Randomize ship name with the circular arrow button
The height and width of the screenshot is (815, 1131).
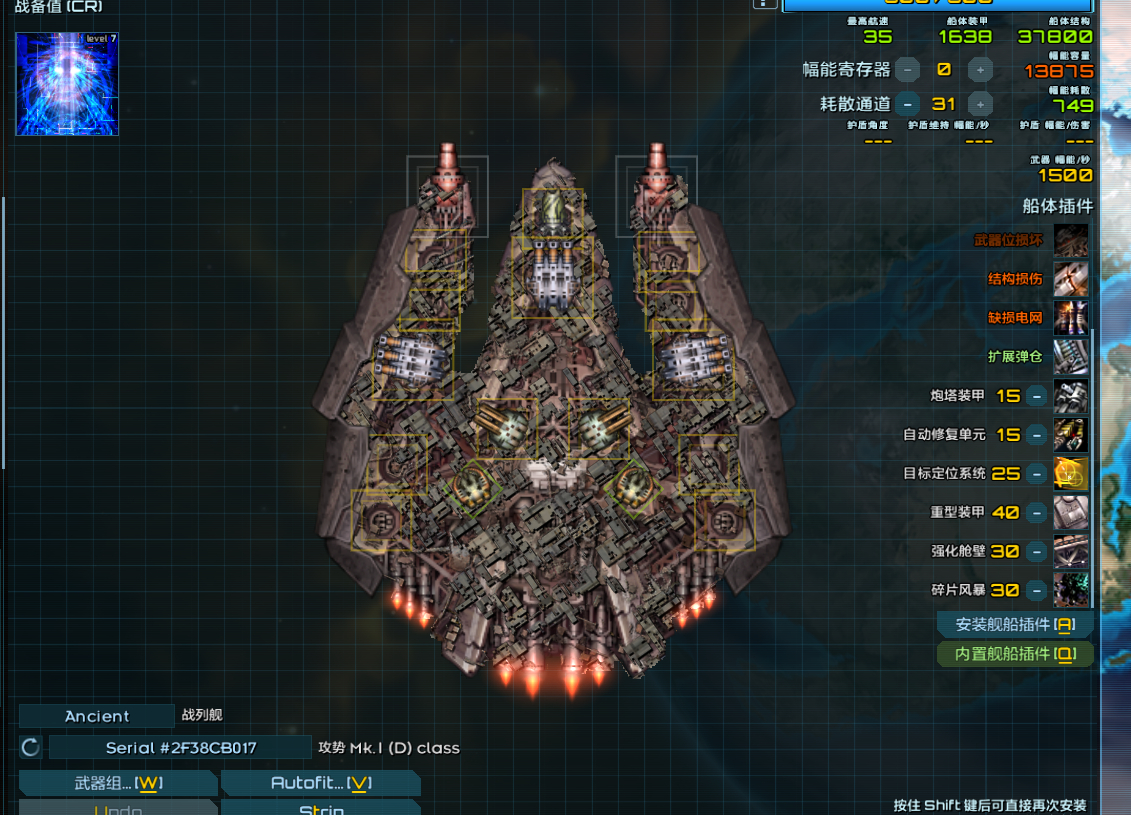pyautogui.click(x=31, y=747)
